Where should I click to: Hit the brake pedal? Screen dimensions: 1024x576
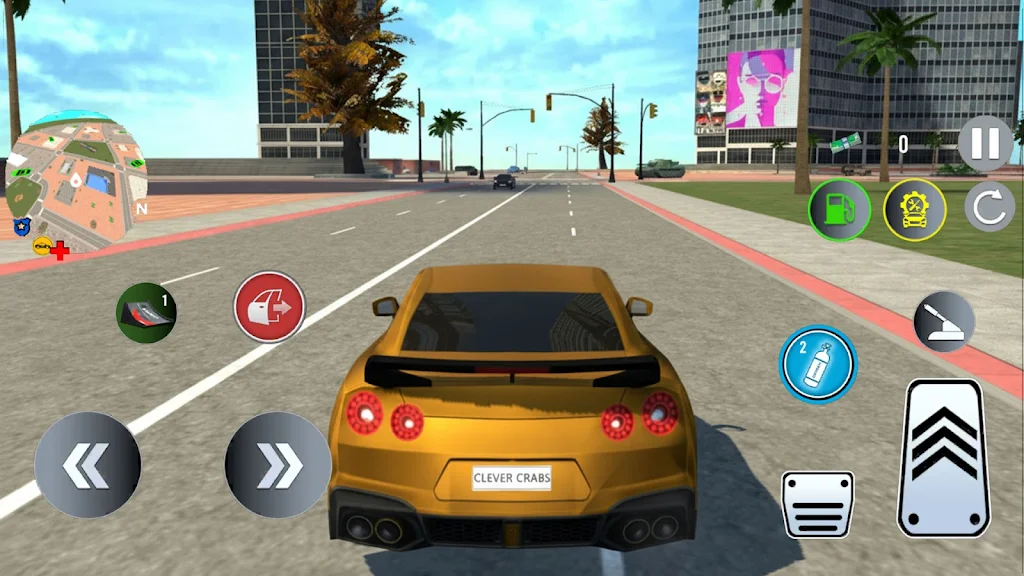tap(818, 504)
